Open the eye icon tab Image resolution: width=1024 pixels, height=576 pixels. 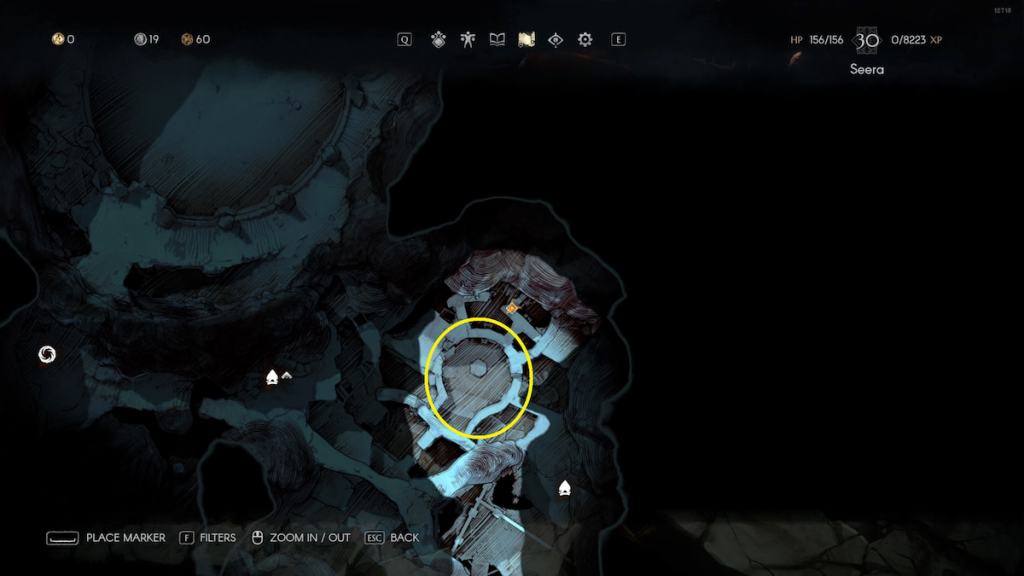pos(556,40)
